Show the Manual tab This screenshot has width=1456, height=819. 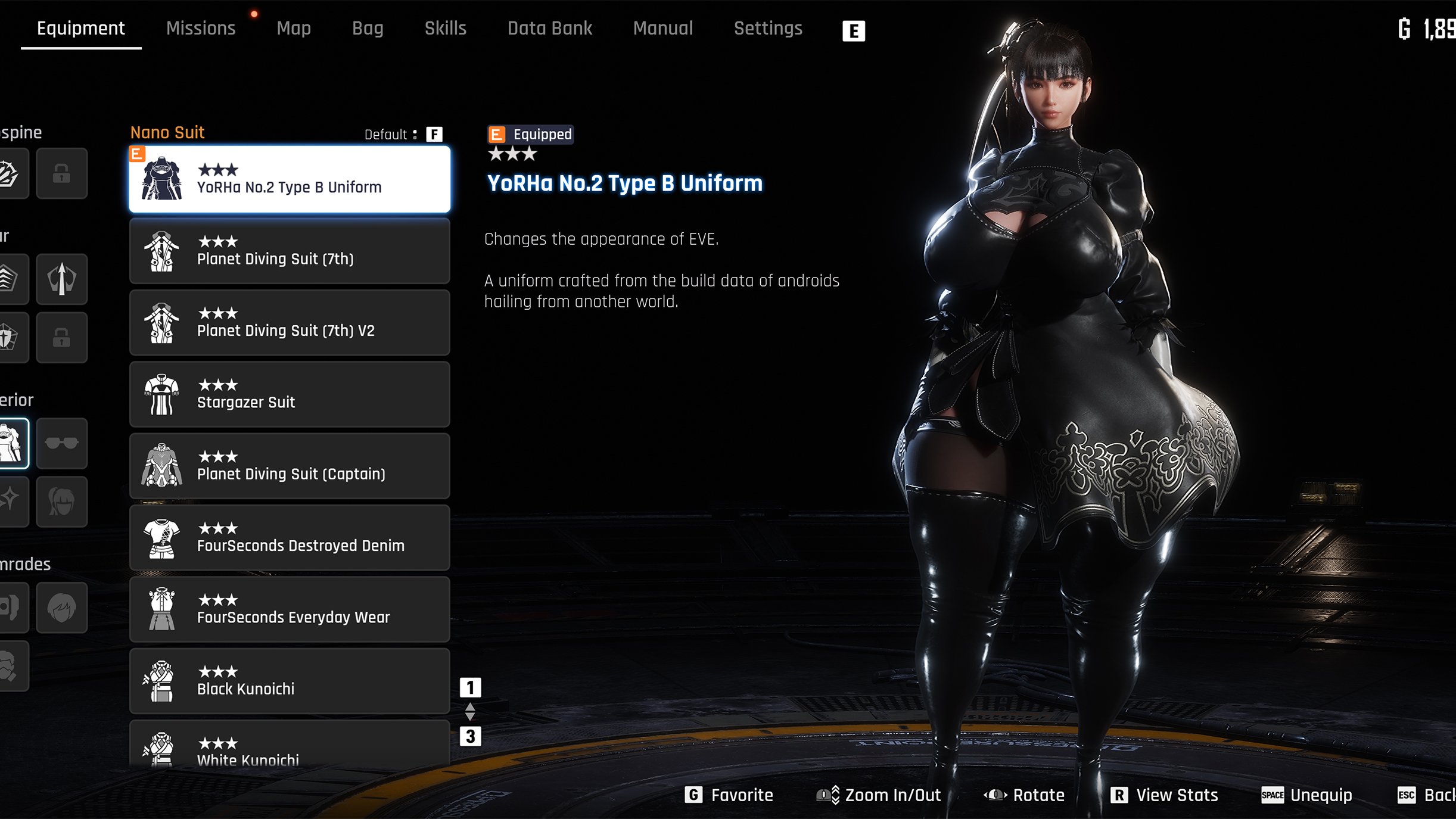click(663, 28)
